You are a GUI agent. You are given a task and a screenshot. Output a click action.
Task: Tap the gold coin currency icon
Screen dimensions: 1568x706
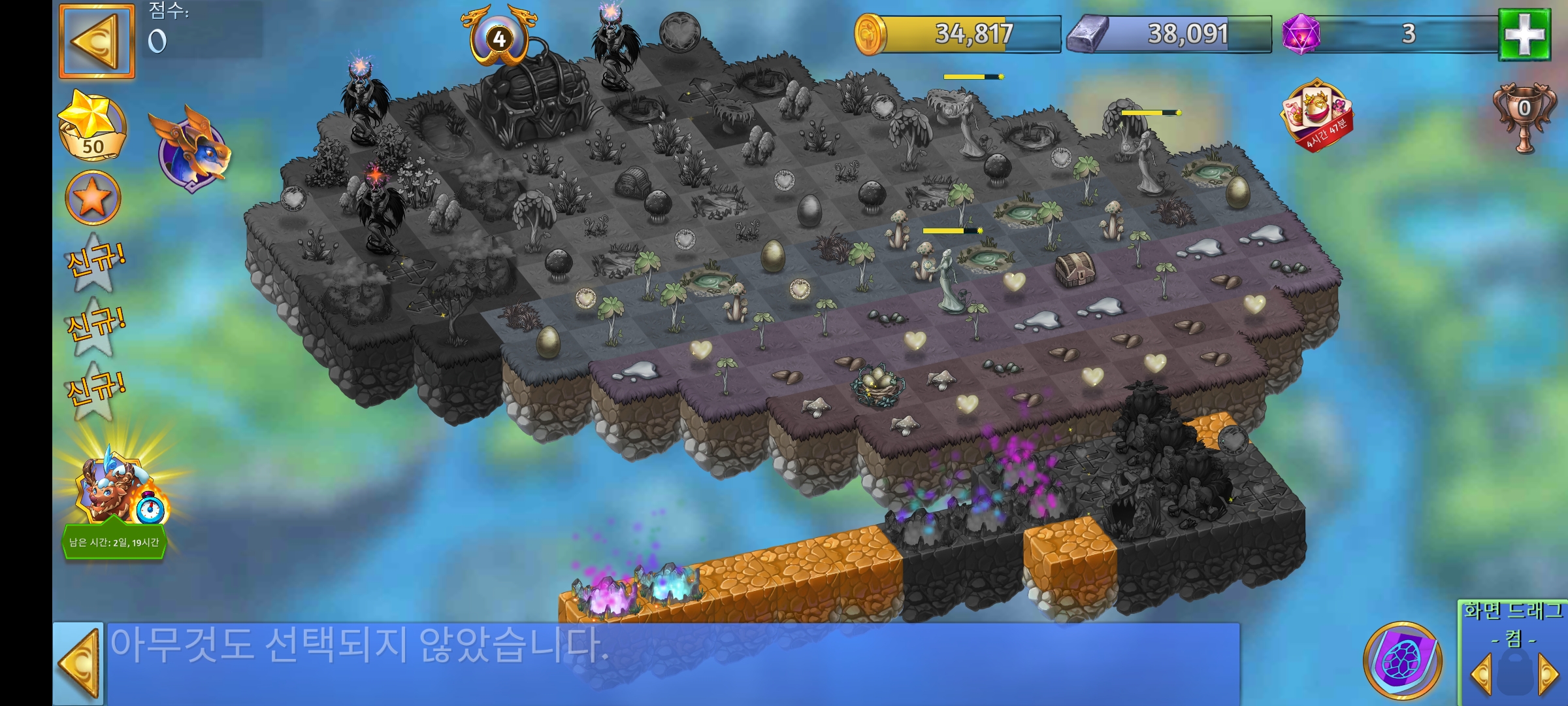point(870,31)
